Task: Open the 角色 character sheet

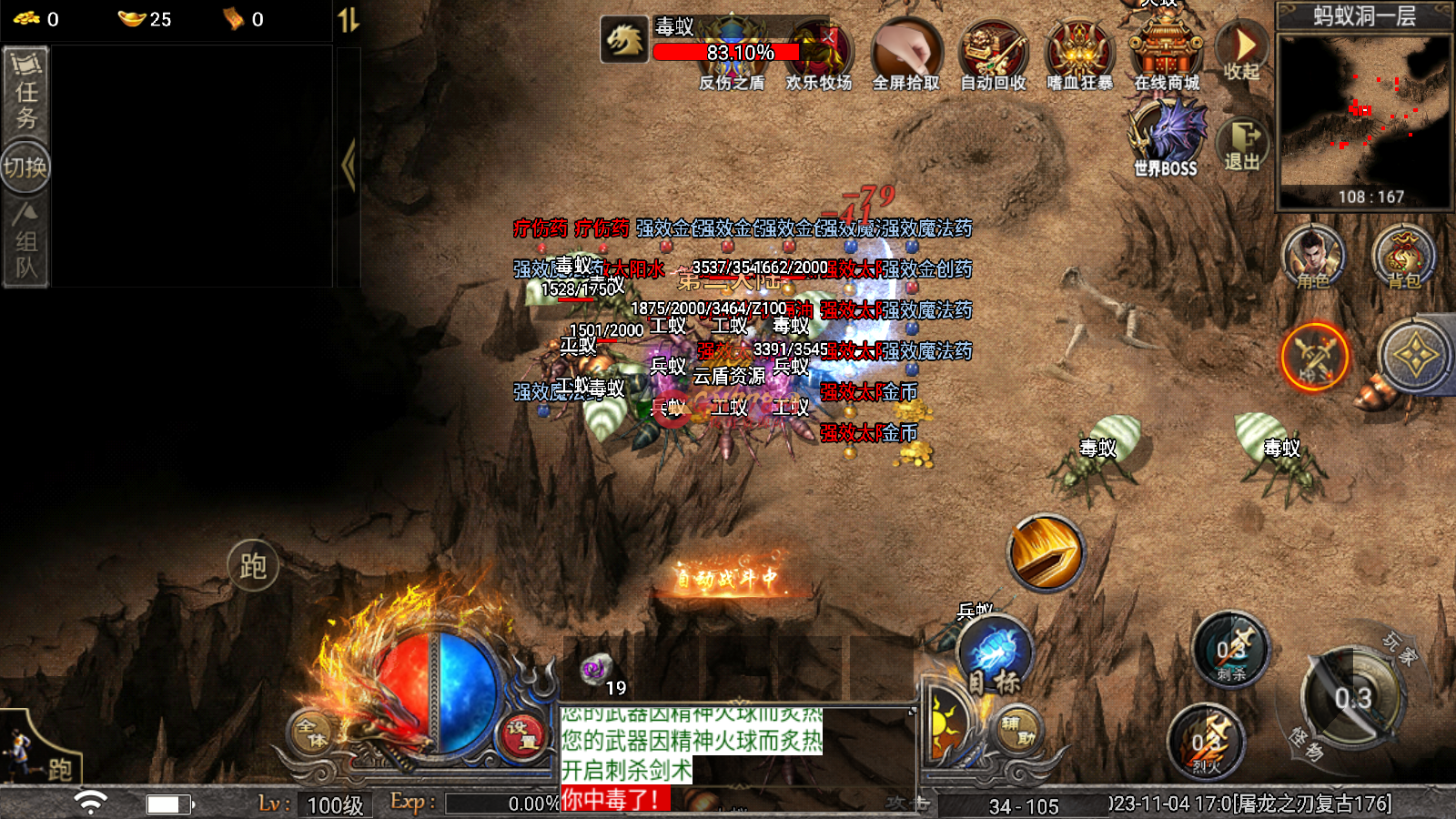Action: click(x=1312, y=257)
